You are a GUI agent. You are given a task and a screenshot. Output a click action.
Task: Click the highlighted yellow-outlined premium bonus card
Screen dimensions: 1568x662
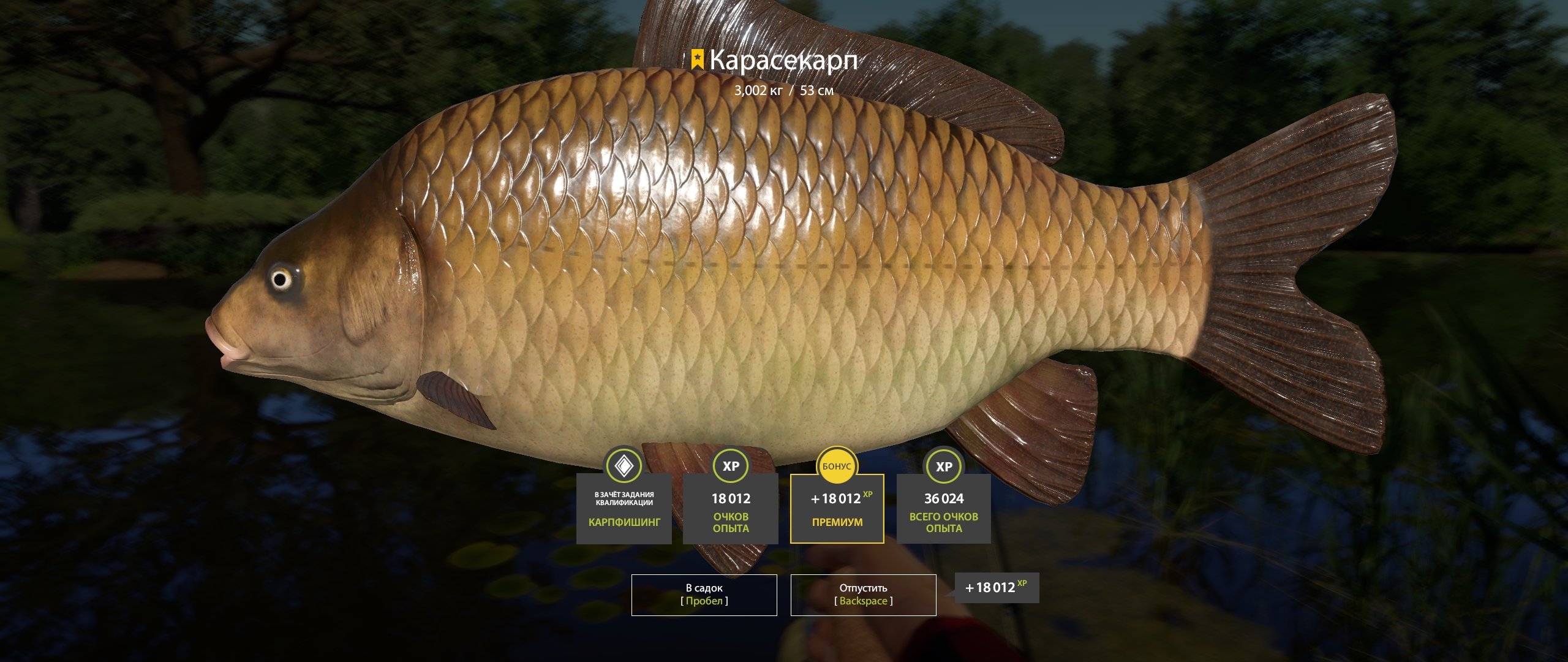pos(837,508)
